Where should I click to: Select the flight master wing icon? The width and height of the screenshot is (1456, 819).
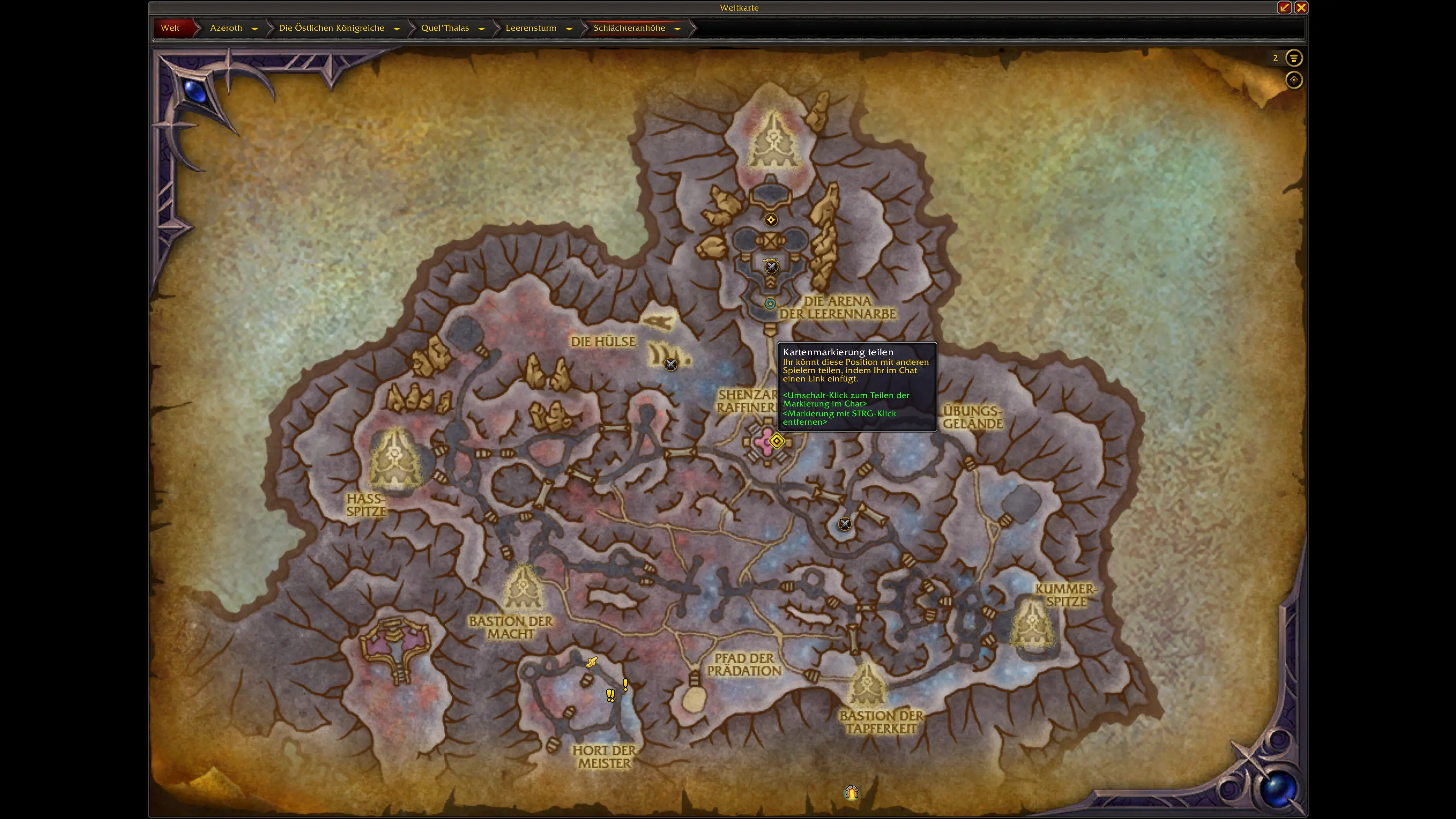591,662
